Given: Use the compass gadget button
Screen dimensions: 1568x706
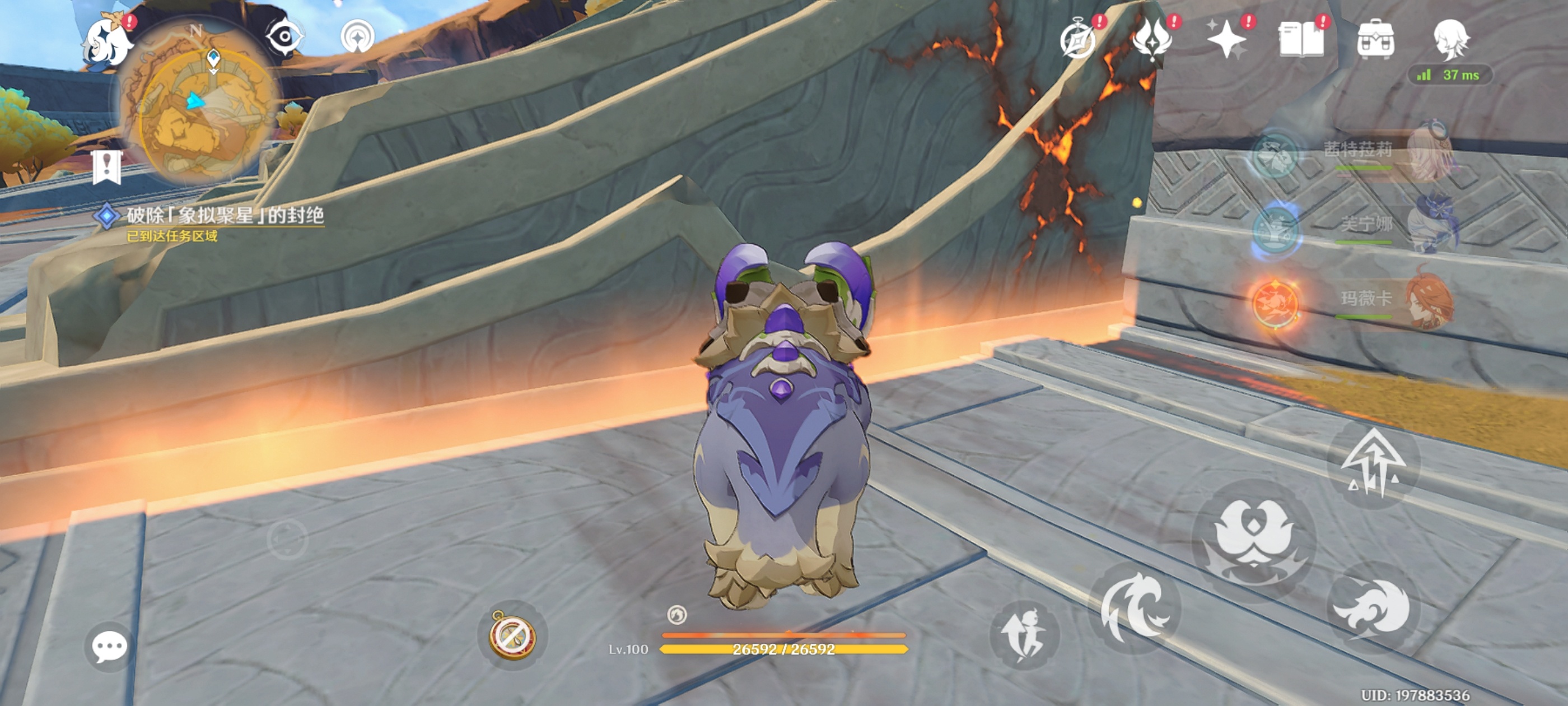Looking at the screenshot, I should pyautogui.click(x=512, y=635).
